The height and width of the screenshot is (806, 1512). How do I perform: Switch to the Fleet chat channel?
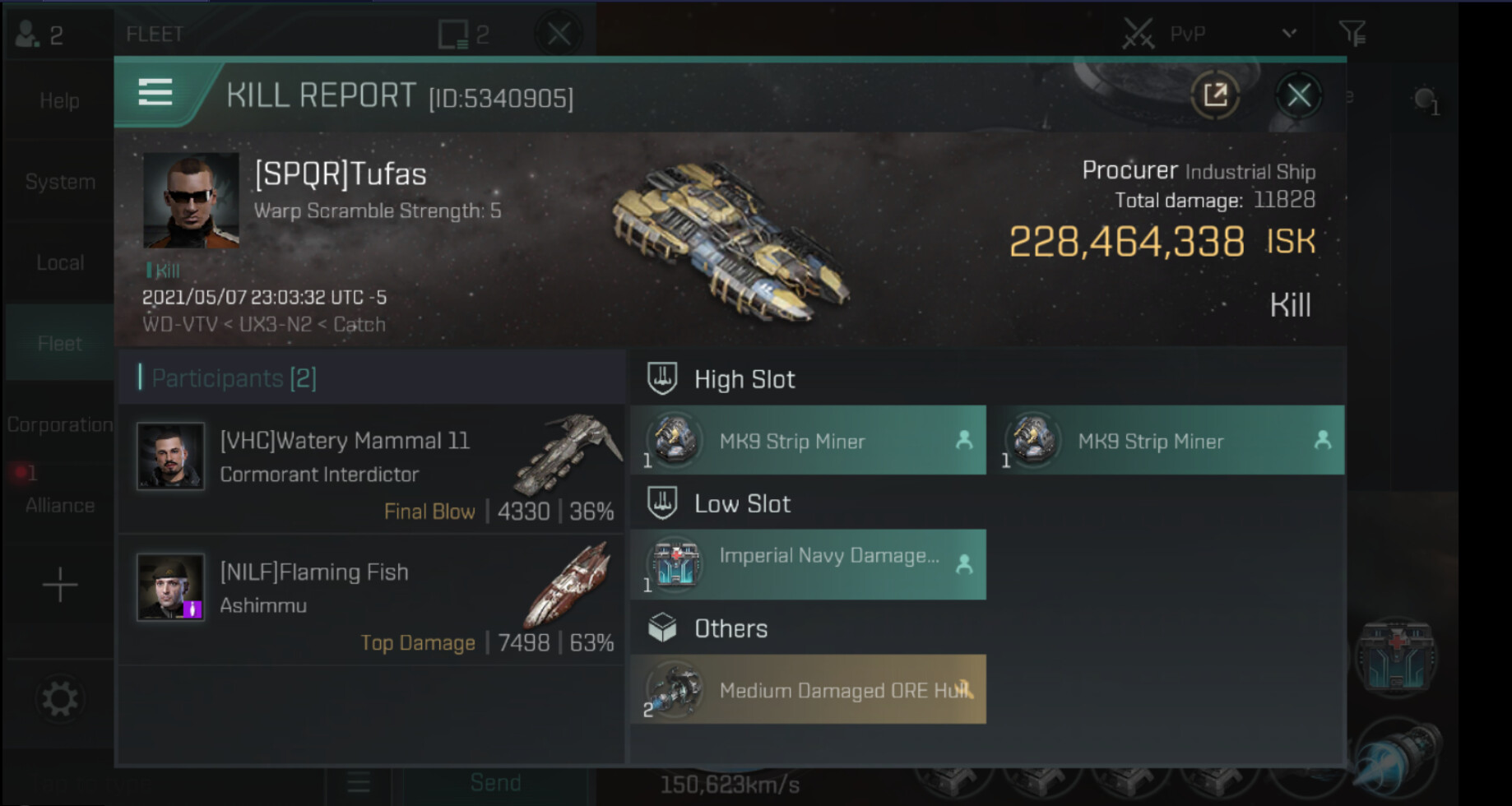(59, 343)
